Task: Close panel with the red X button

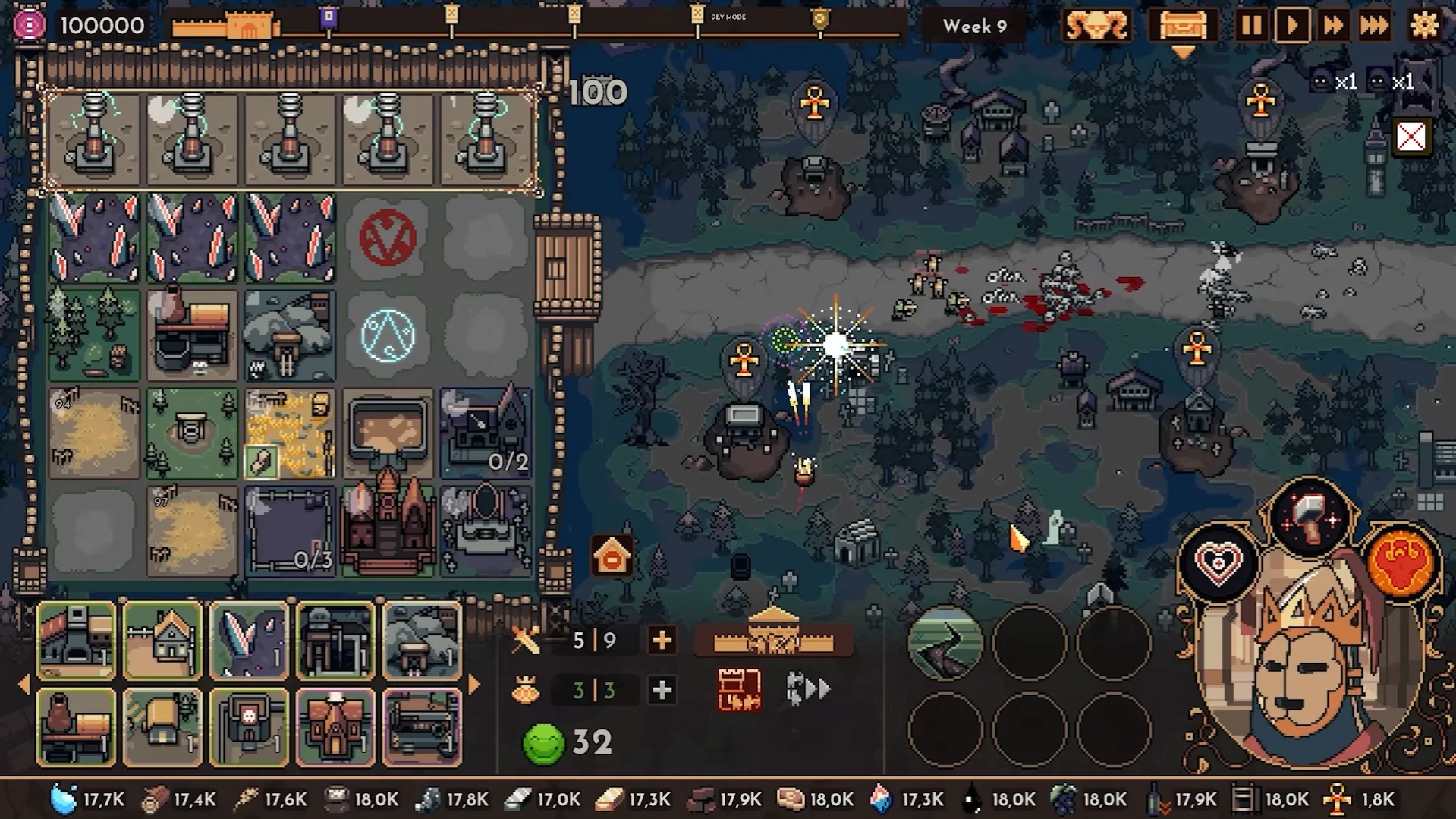Action: [x=1410, y=137]
